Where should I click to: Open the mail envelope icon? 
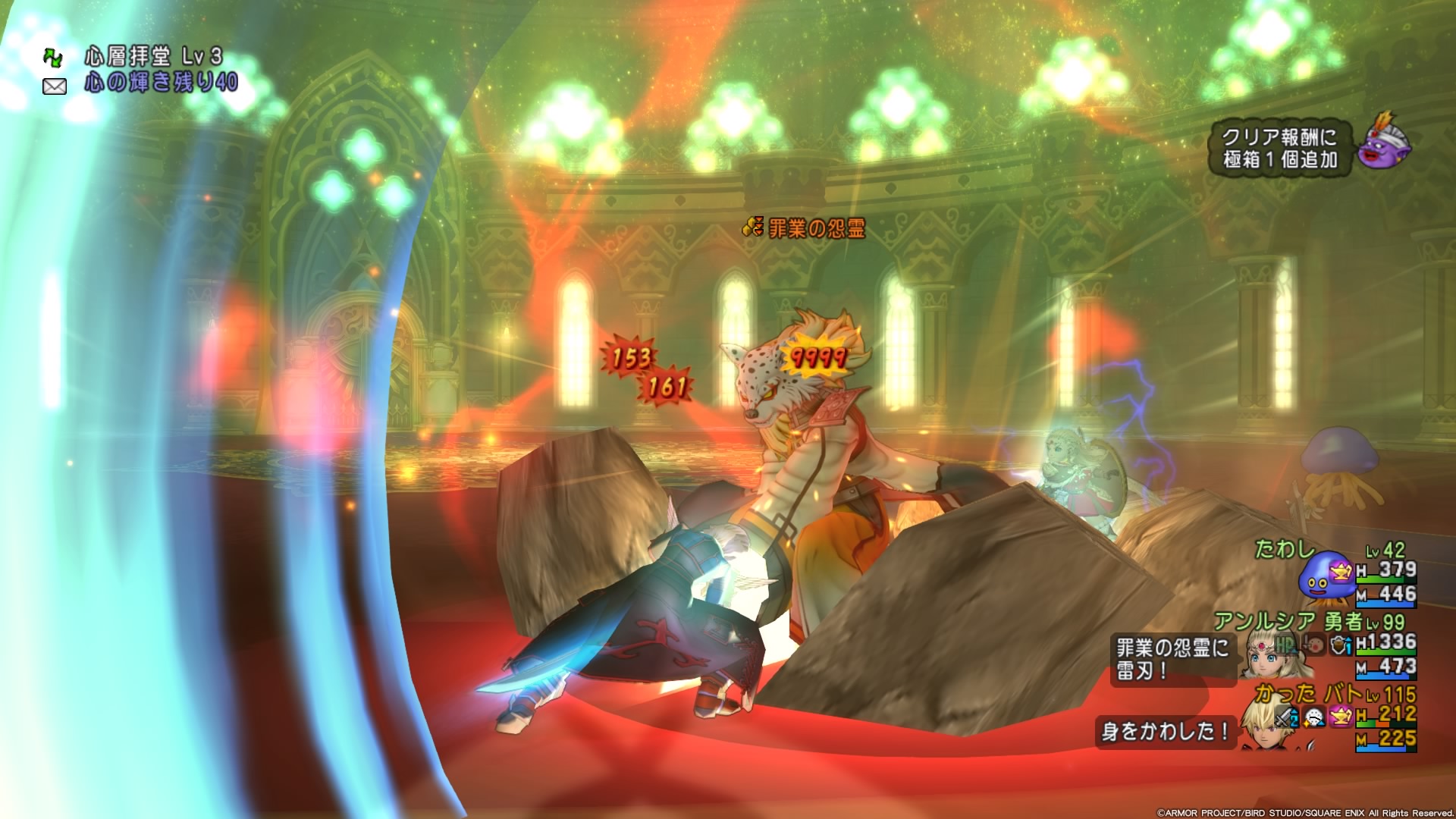(x=55, y=86)
